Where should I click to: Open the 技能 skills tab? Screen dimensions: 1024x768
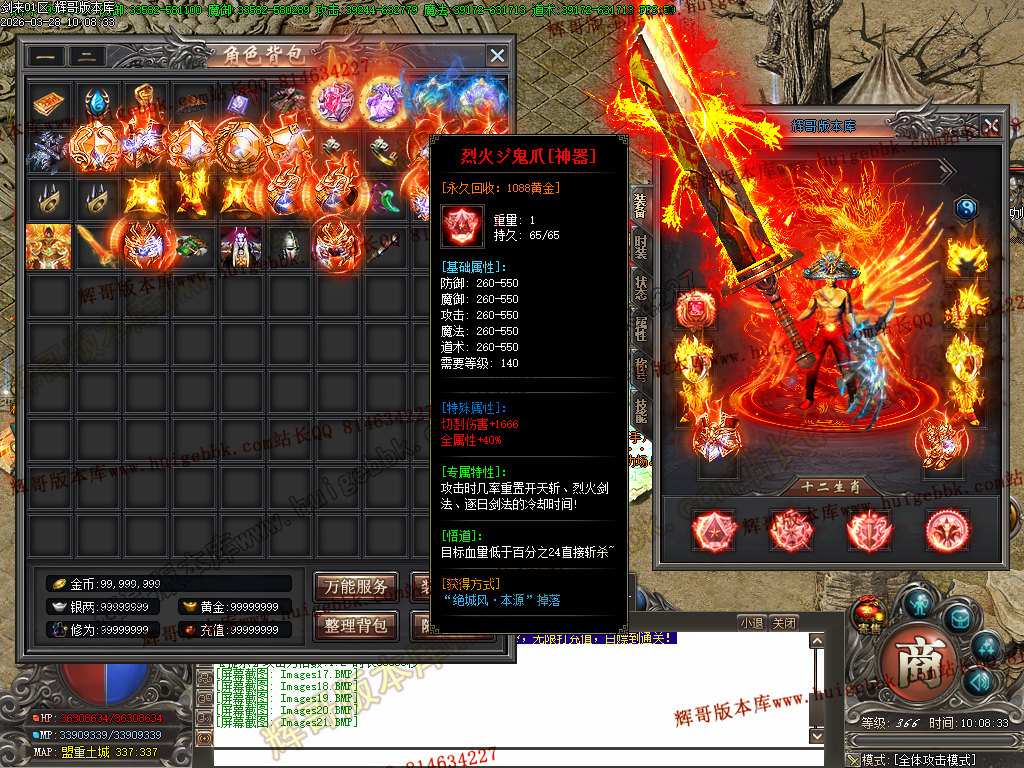pos(640,408)
